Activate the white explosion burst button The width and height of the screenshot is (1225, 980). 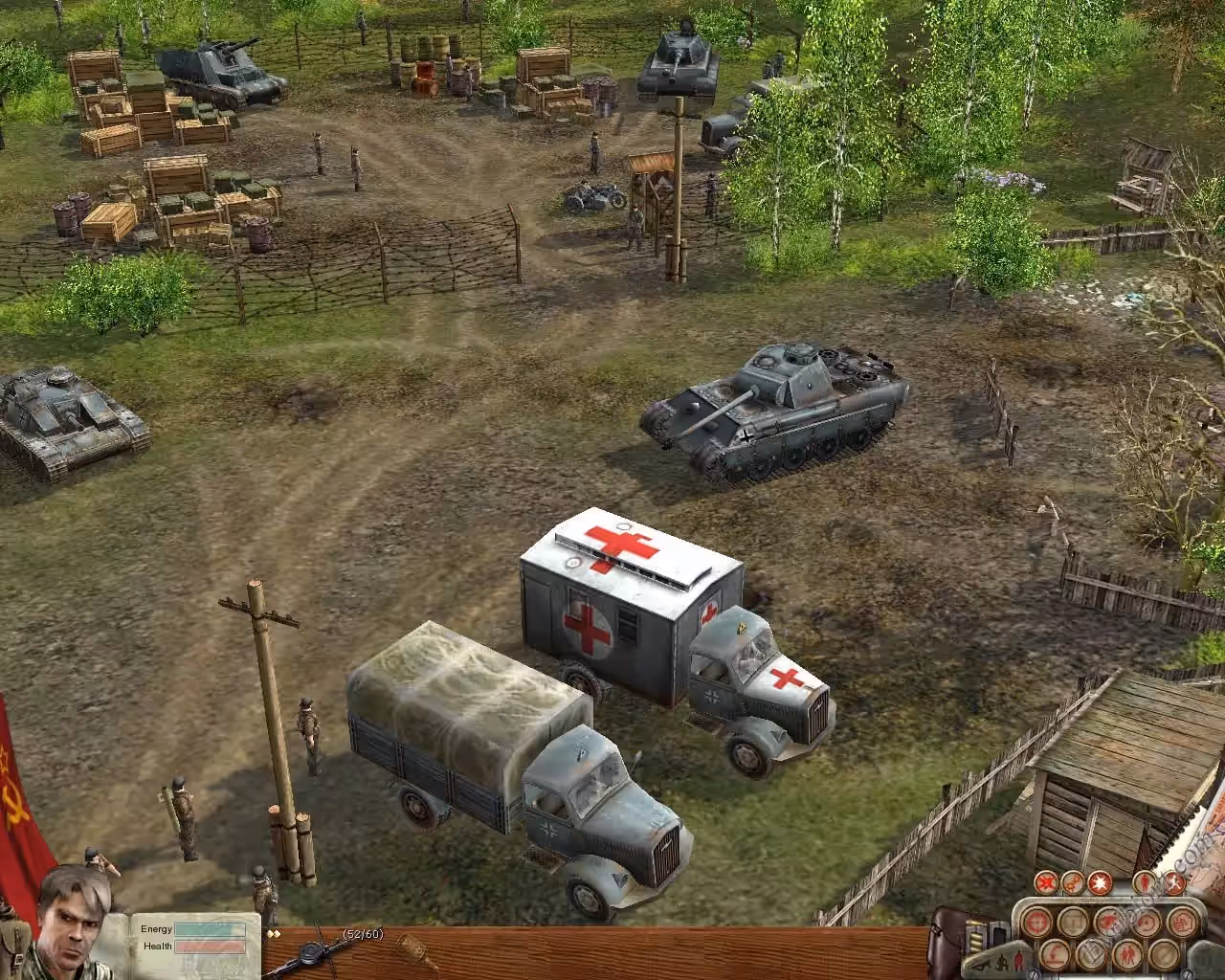1100,883
